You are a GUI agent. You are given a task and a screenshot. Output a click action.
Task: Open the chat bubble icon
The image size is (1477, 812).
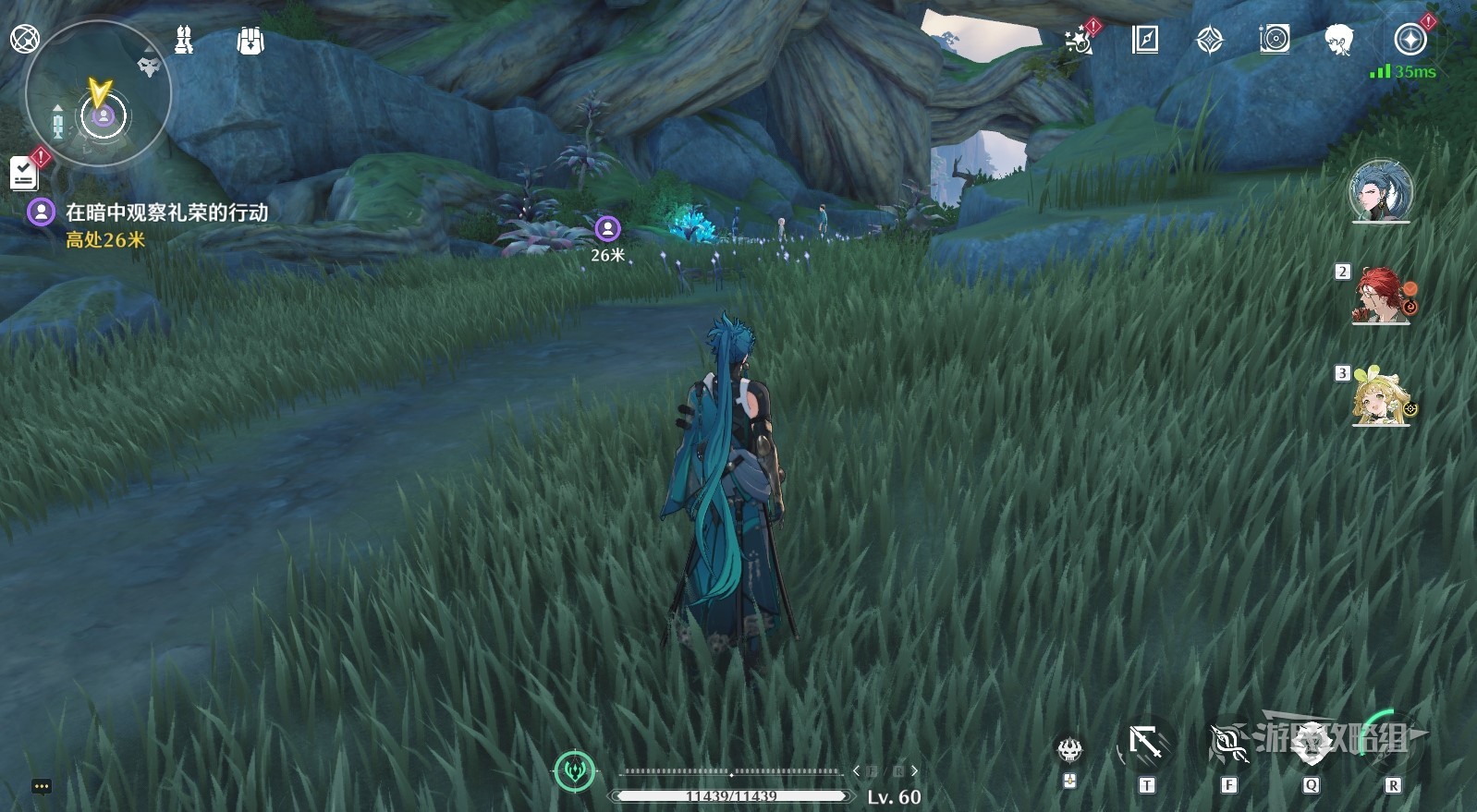click(x=42, y=786)
